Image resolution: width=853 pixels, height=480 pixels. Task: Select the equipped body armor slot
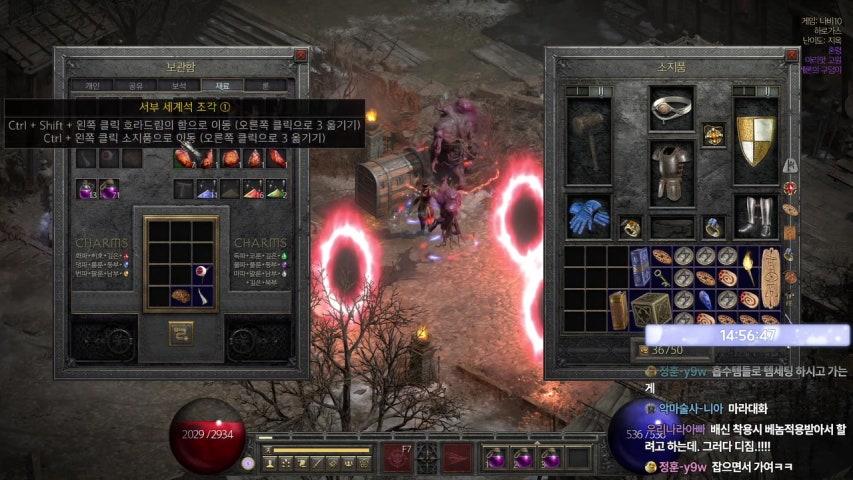(671, 172)
